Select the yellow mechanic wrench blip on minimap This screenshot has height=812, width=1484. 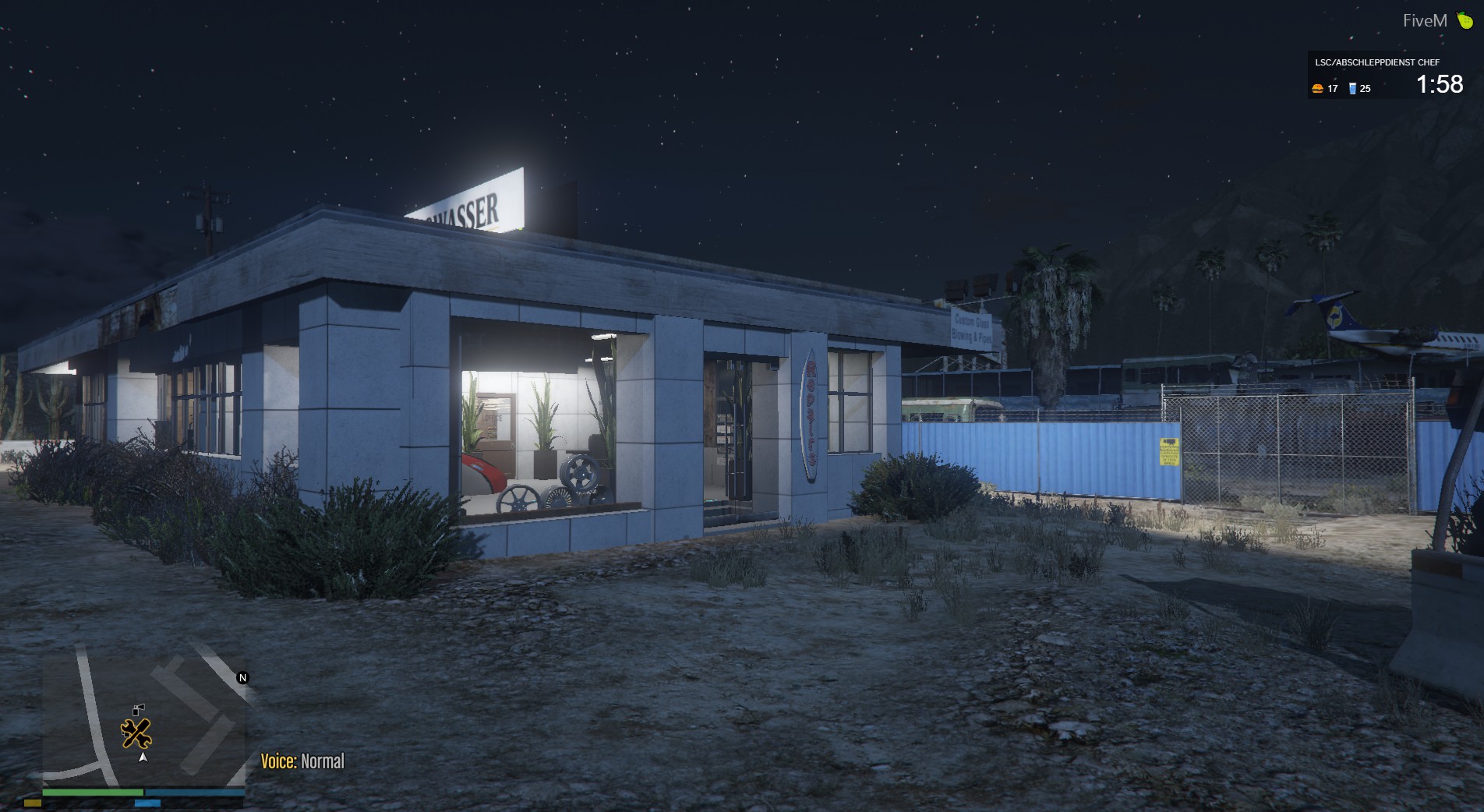(x=136, y=733)
